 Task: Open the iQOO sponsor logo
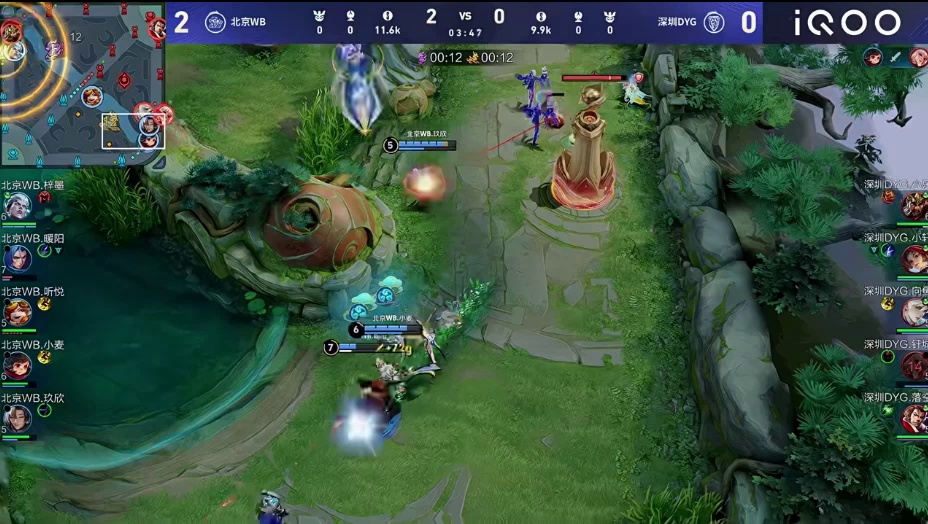coord(847,22)
